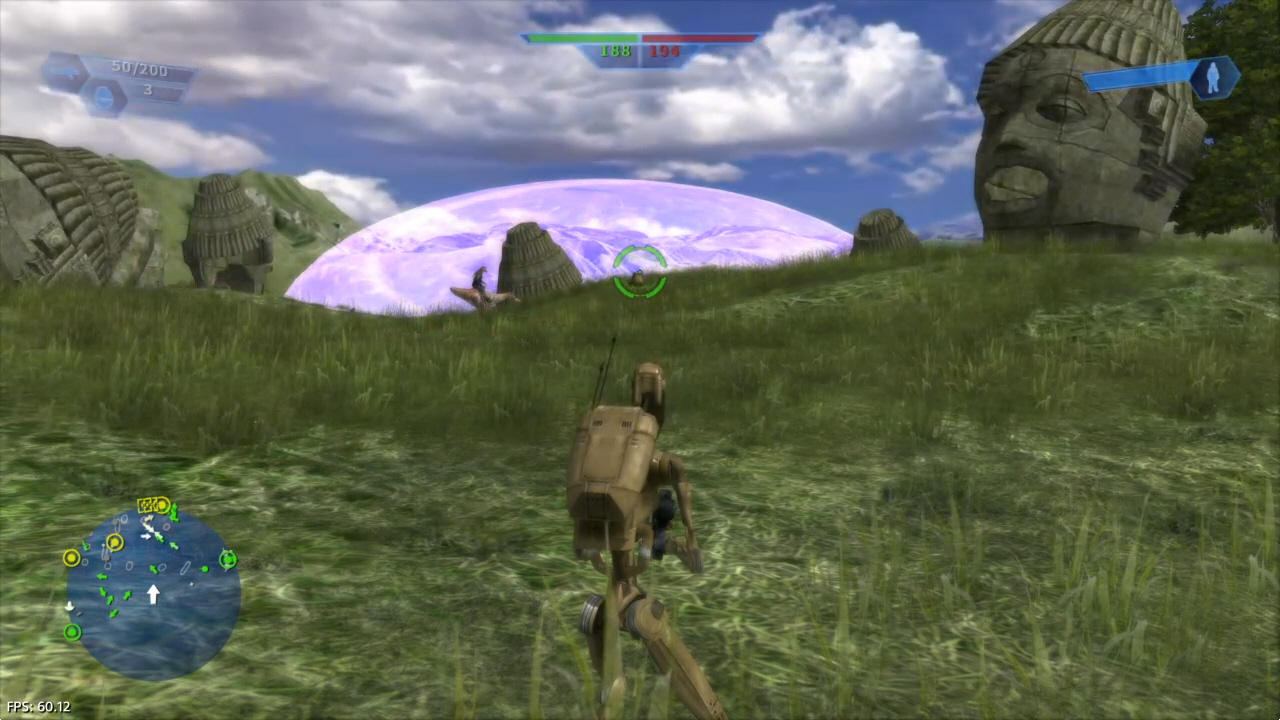
Task: Select the thermal detonator grenade icon
Action: [105, 97]
